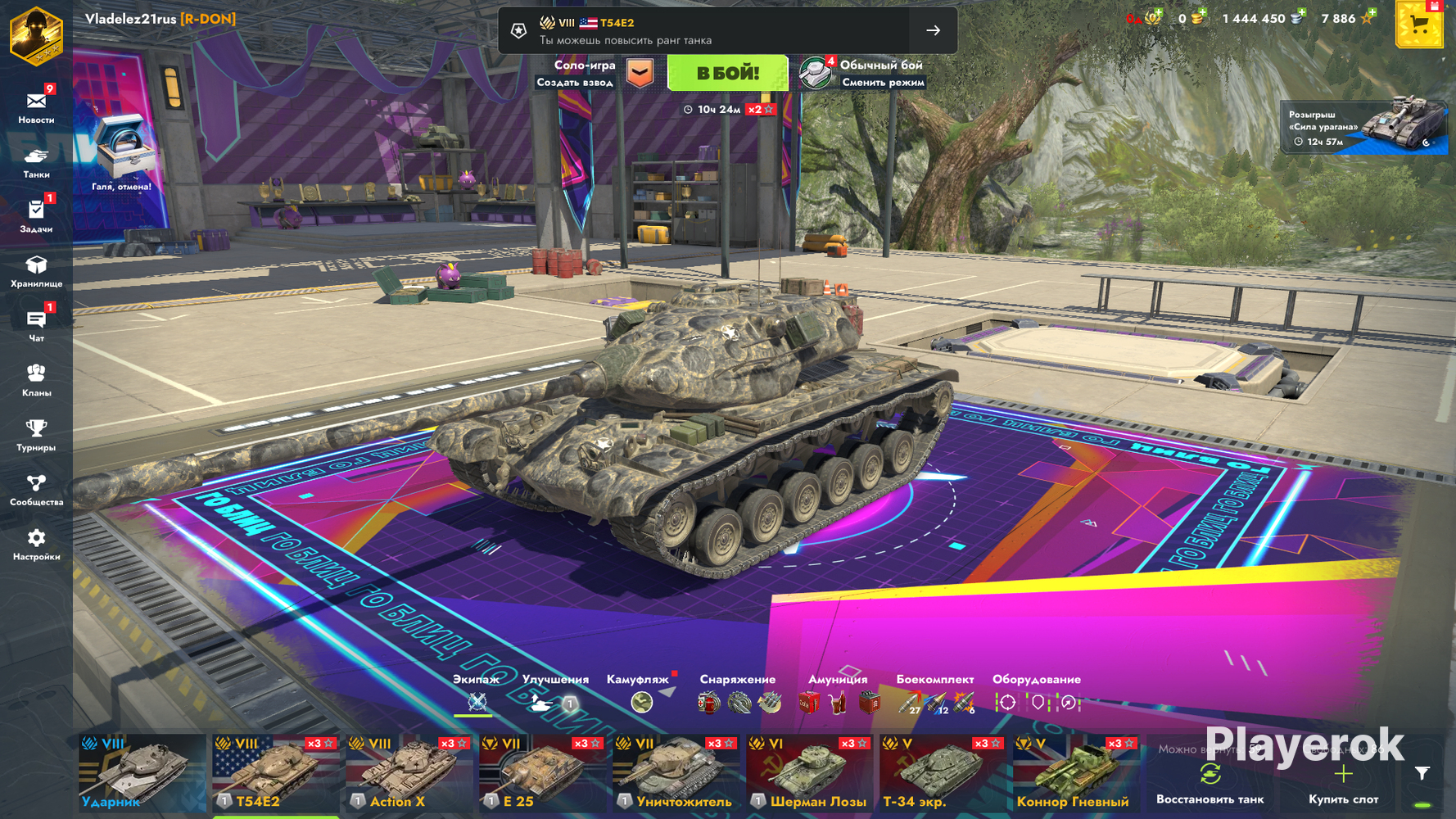This screenshot has width=1456, height=819.
Task: Switch battle mode via Сменить режим
Action: coord(882,82)
